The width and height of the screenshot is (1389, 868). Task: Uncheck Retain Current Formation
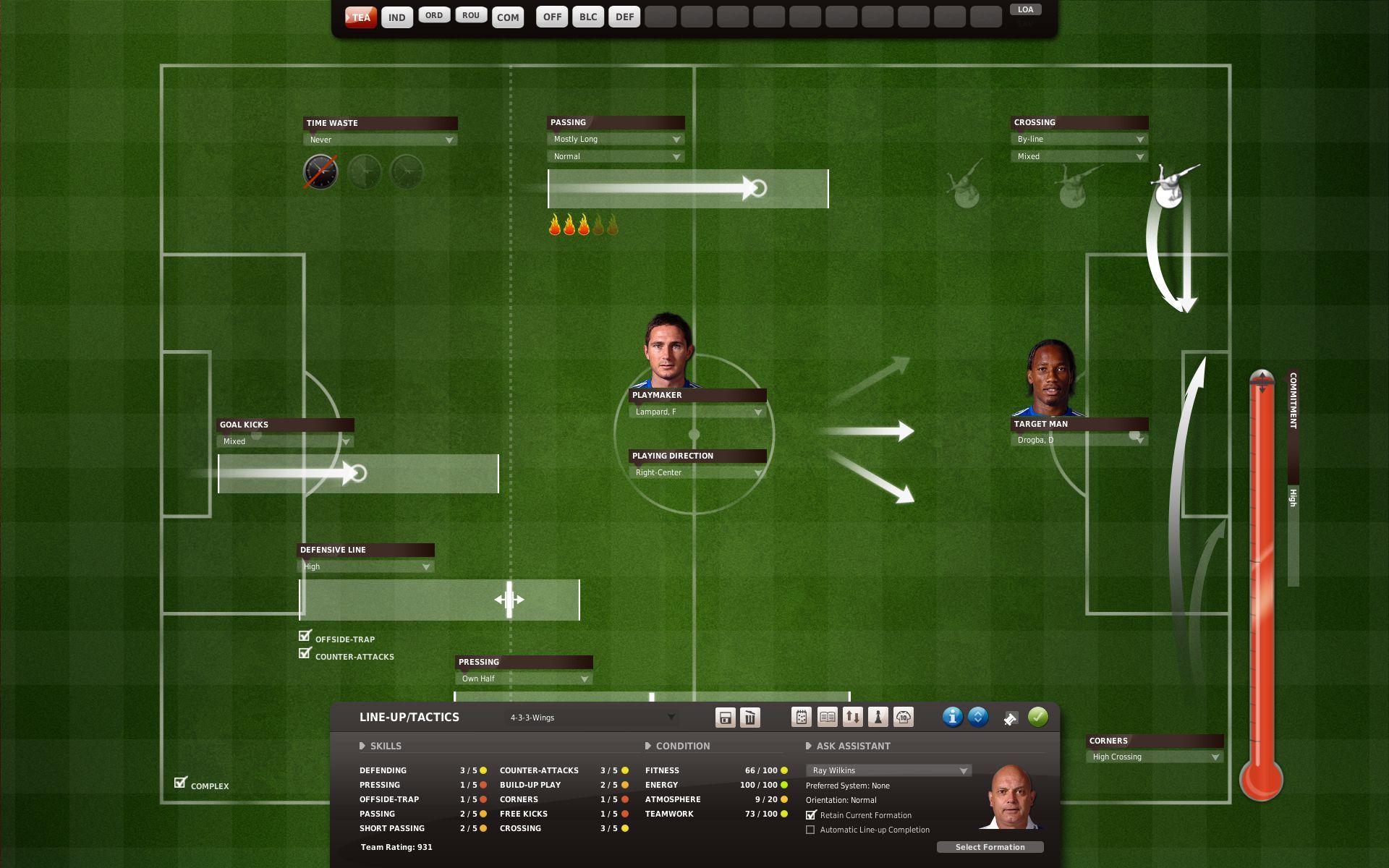point(812,815)
